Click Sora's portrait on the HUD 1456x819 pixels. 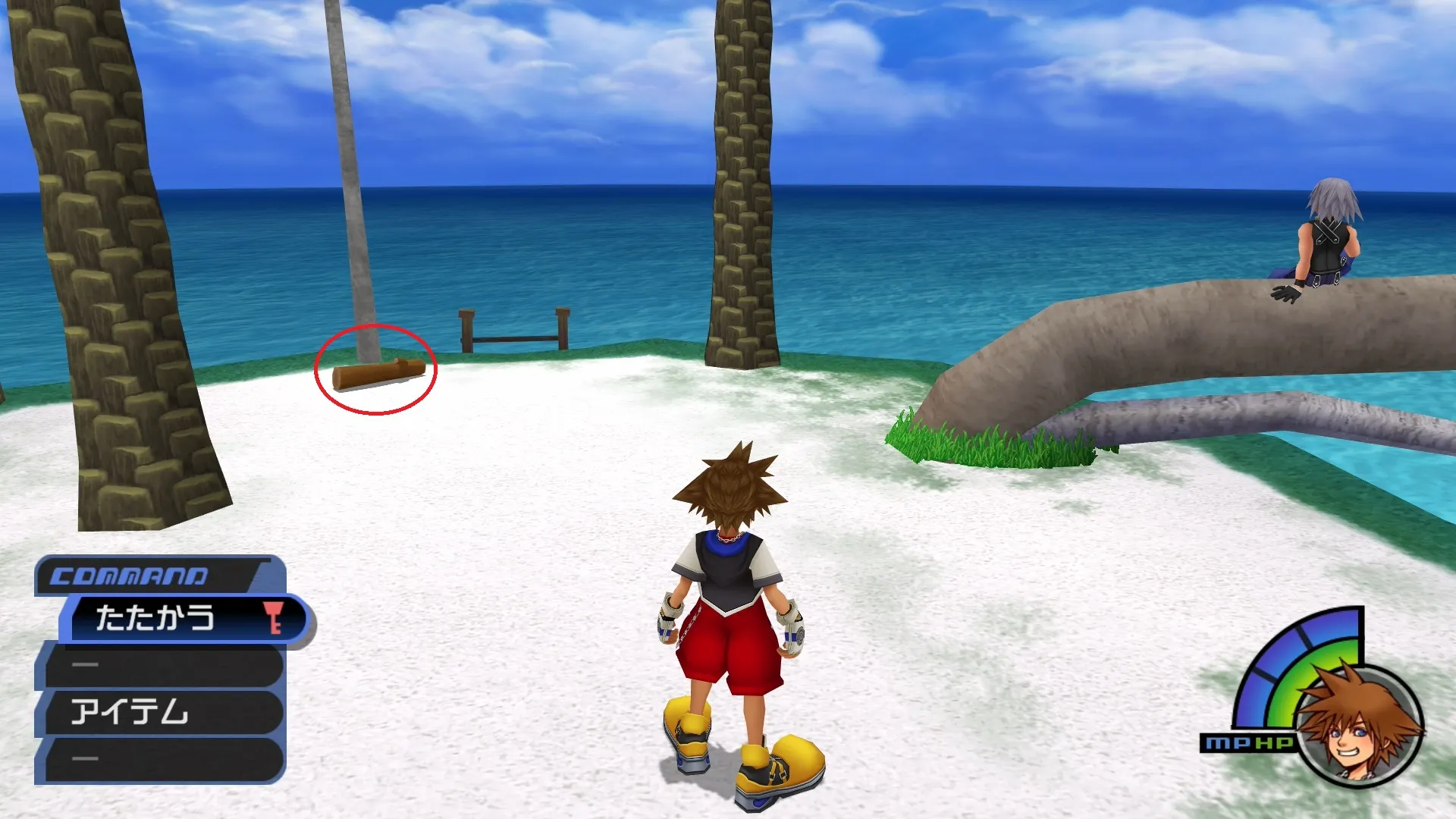click(x=1357, y=726)
